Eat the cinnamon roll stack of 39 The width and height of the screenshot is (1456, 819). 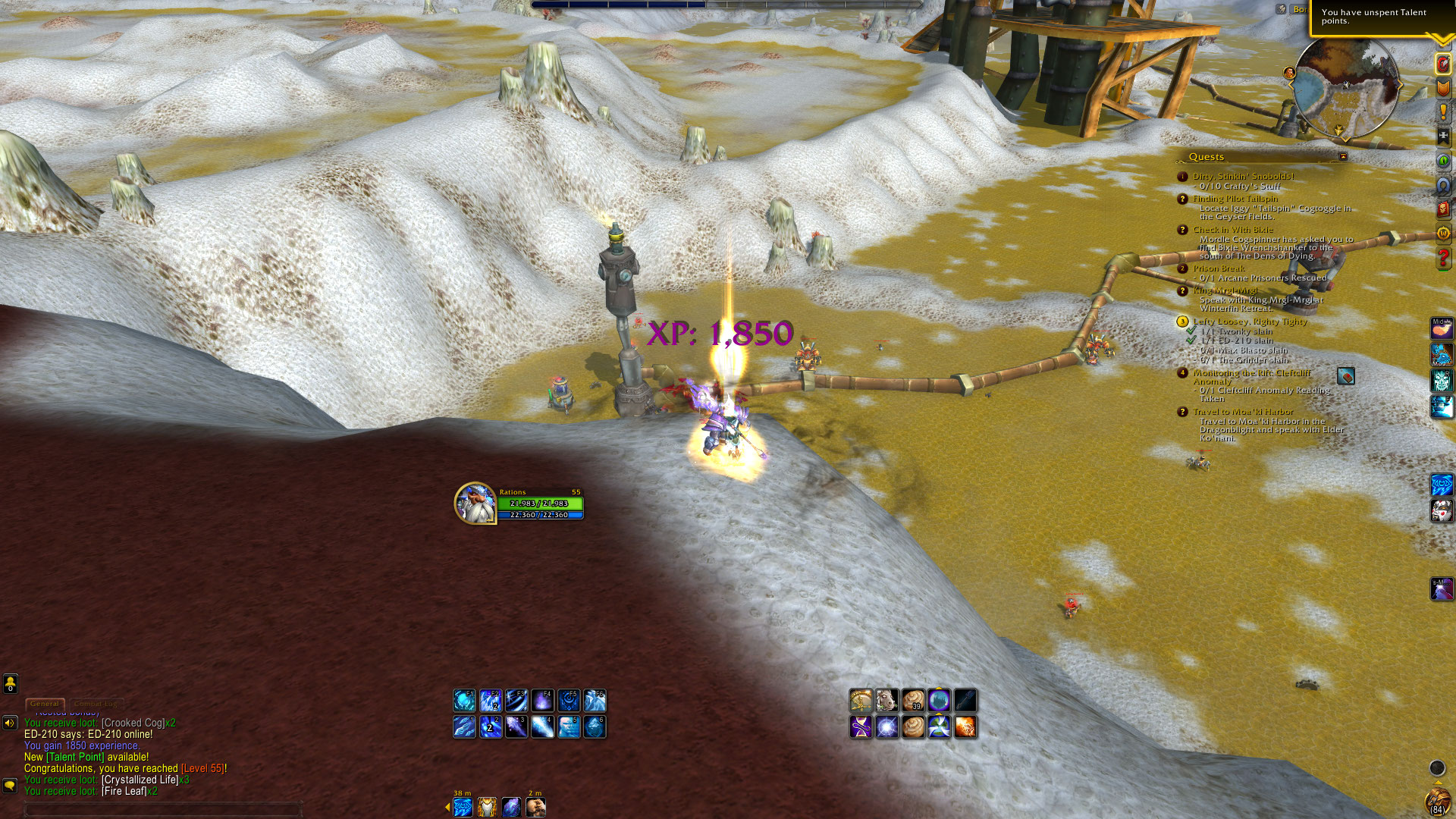(x=913, y=700)
